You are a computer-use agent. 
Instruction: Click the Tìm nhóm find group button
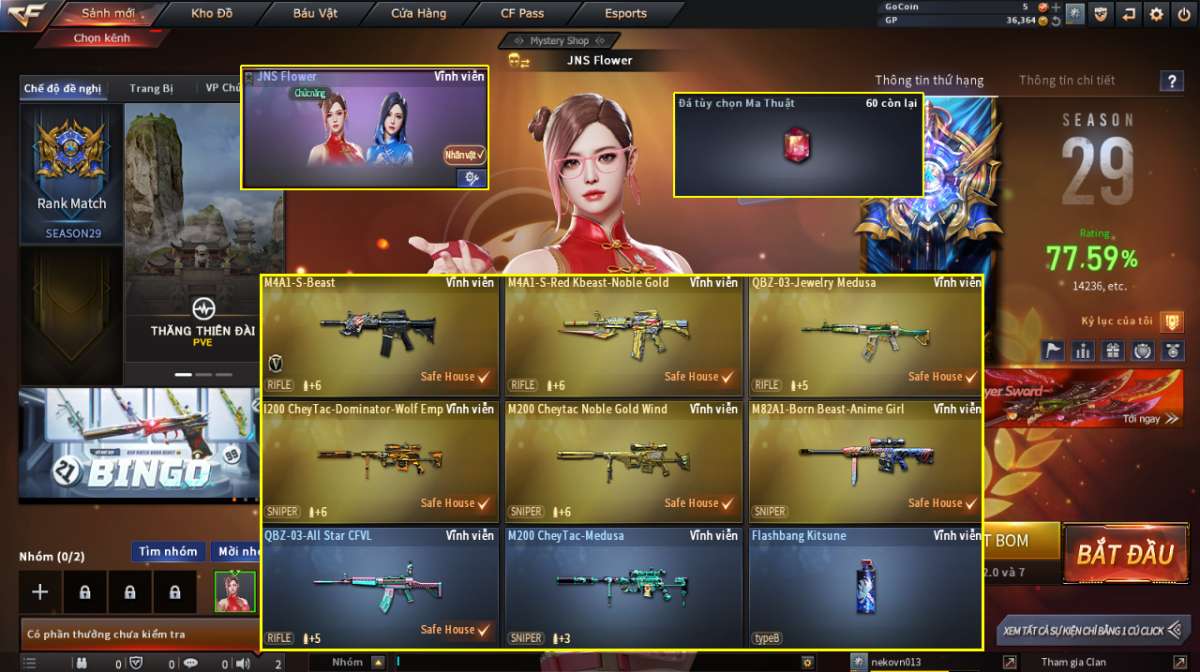(169, 552)
